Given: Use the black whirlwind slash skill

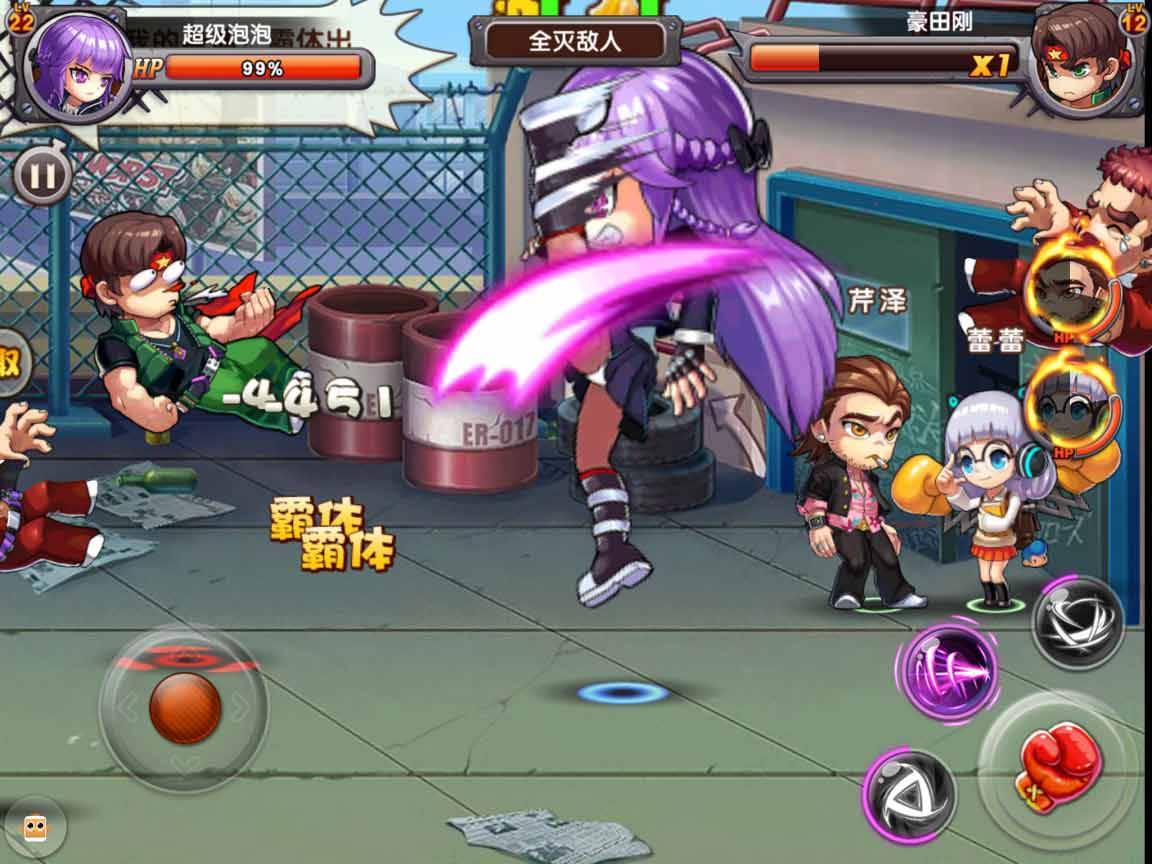Looking at the screenshot, I should tap(1077, 622).
